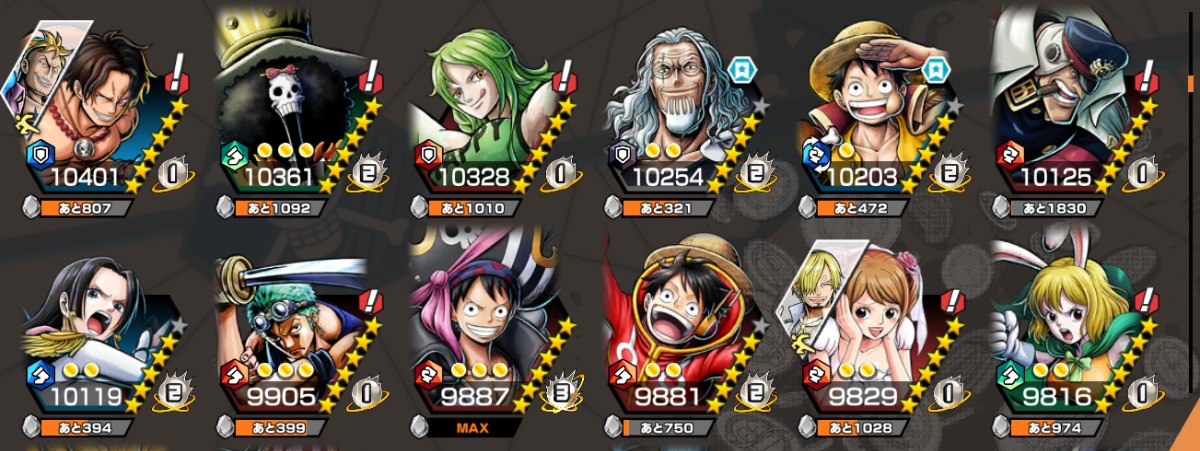
Task: Select the Zoro card with 9905 power
Action: [x=290, y=330]
